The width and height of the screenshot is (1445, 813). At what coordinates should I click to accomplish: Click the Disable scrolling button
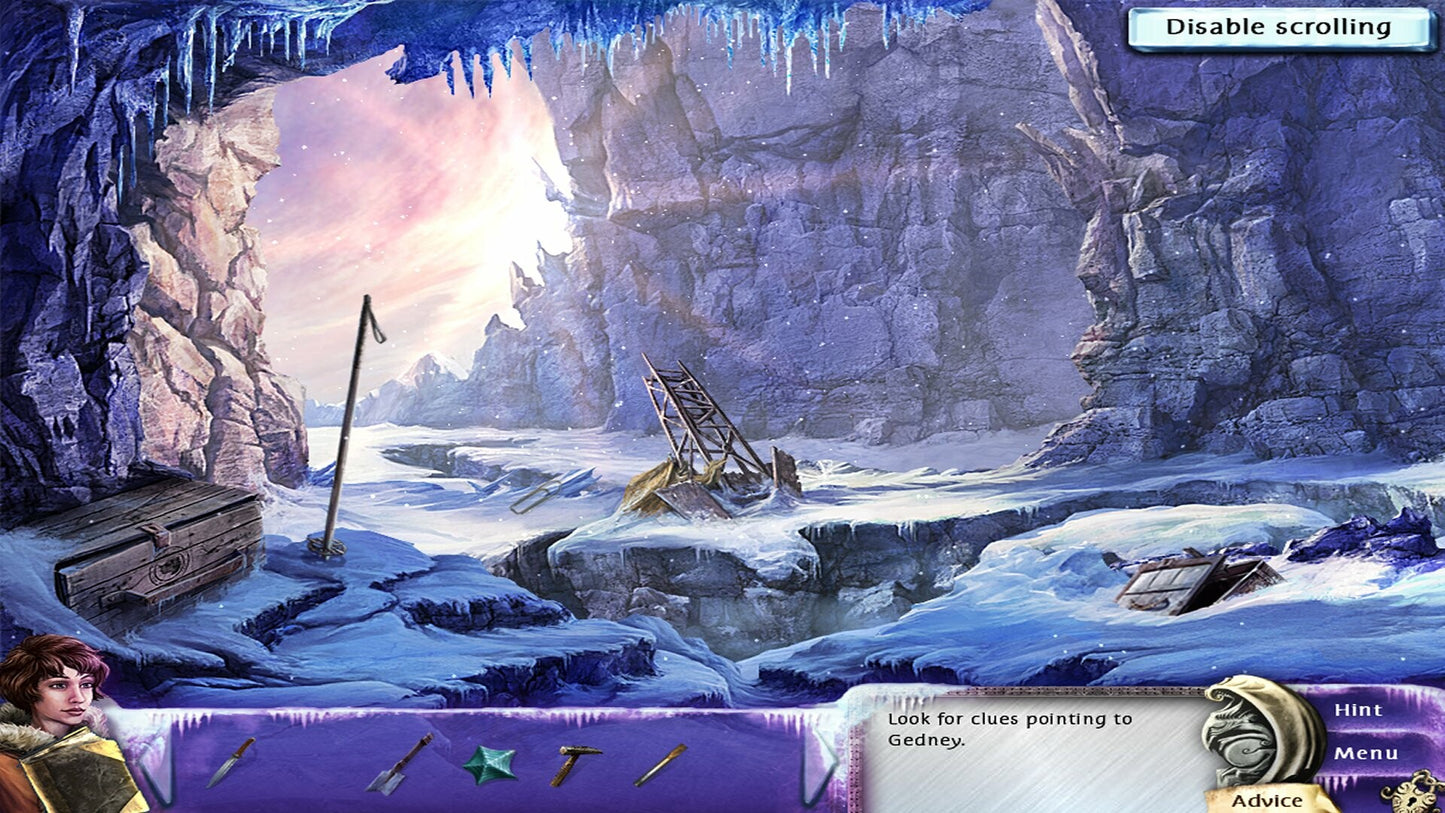(x=1279, y=28)
